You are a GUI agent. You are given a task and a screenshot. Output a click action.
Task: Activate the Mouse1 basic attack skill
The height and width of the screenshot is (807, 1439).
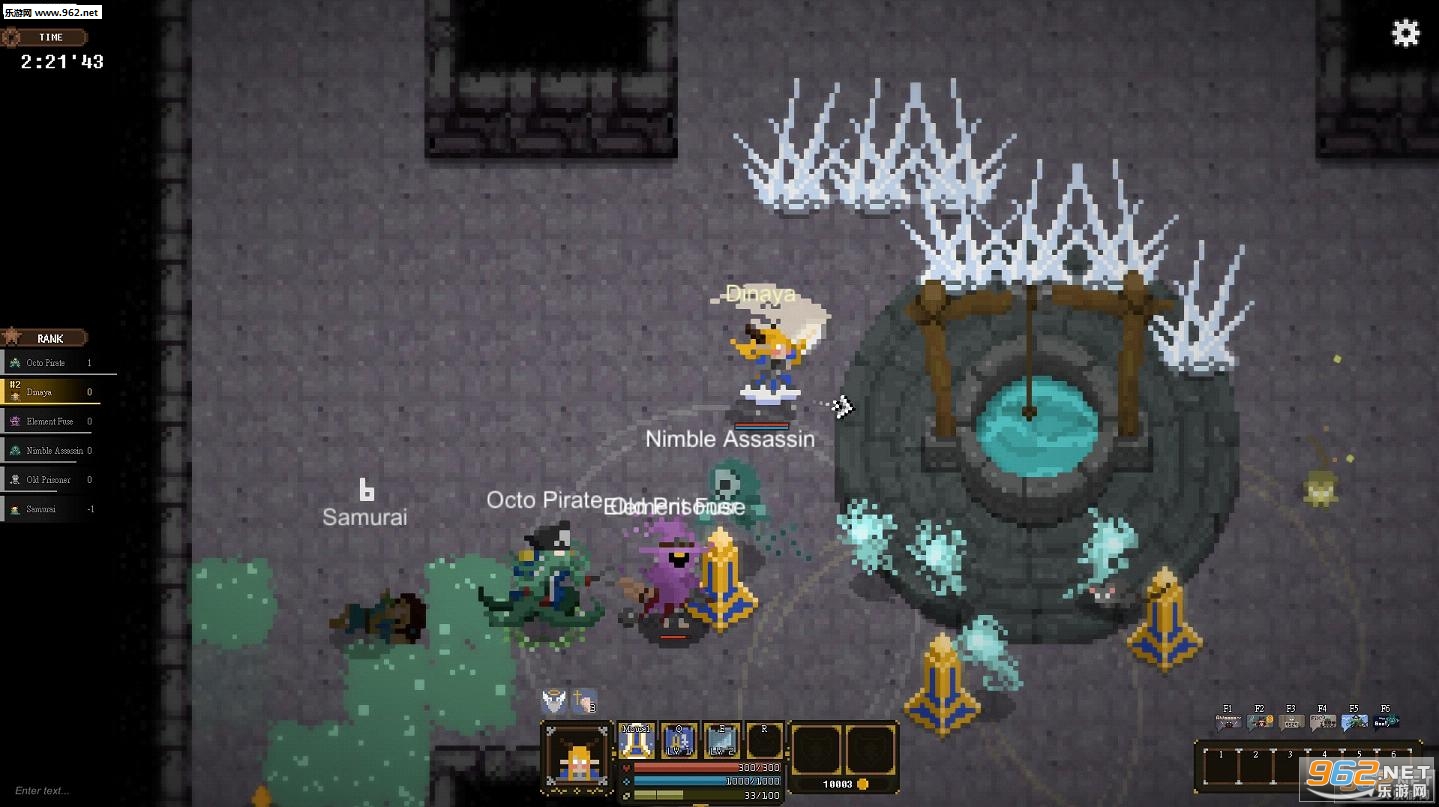tap(637, 741)
